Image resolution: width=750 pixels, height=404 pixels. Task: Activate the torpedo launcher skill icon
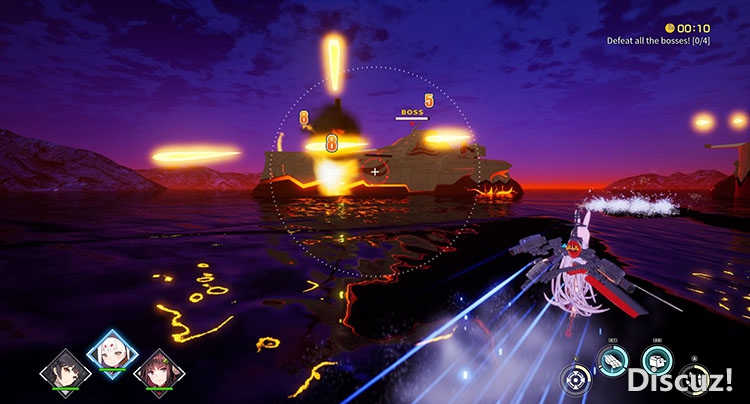612,360
